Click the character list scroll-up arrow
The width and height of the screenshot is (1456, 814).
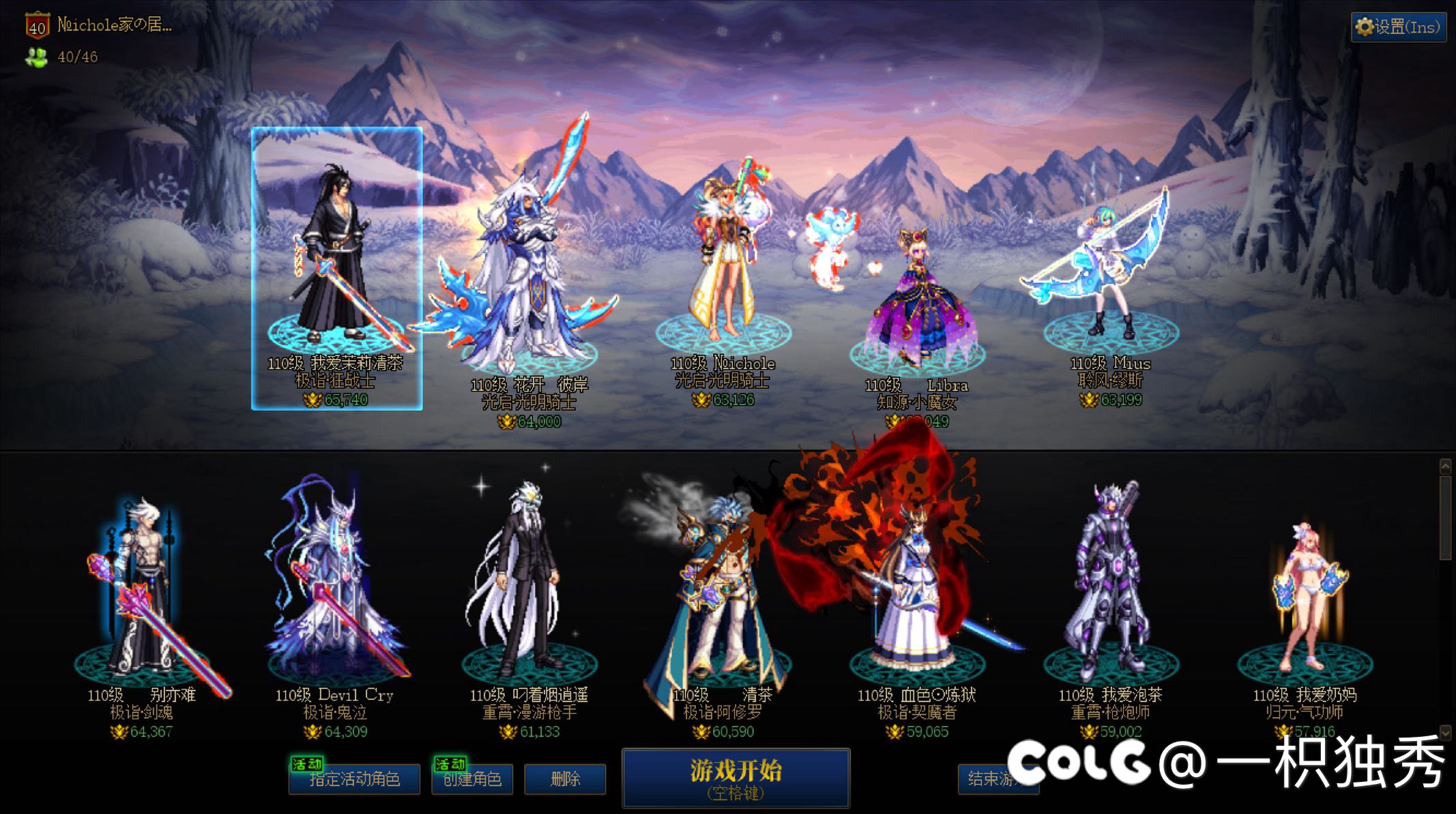point(1445,467)
